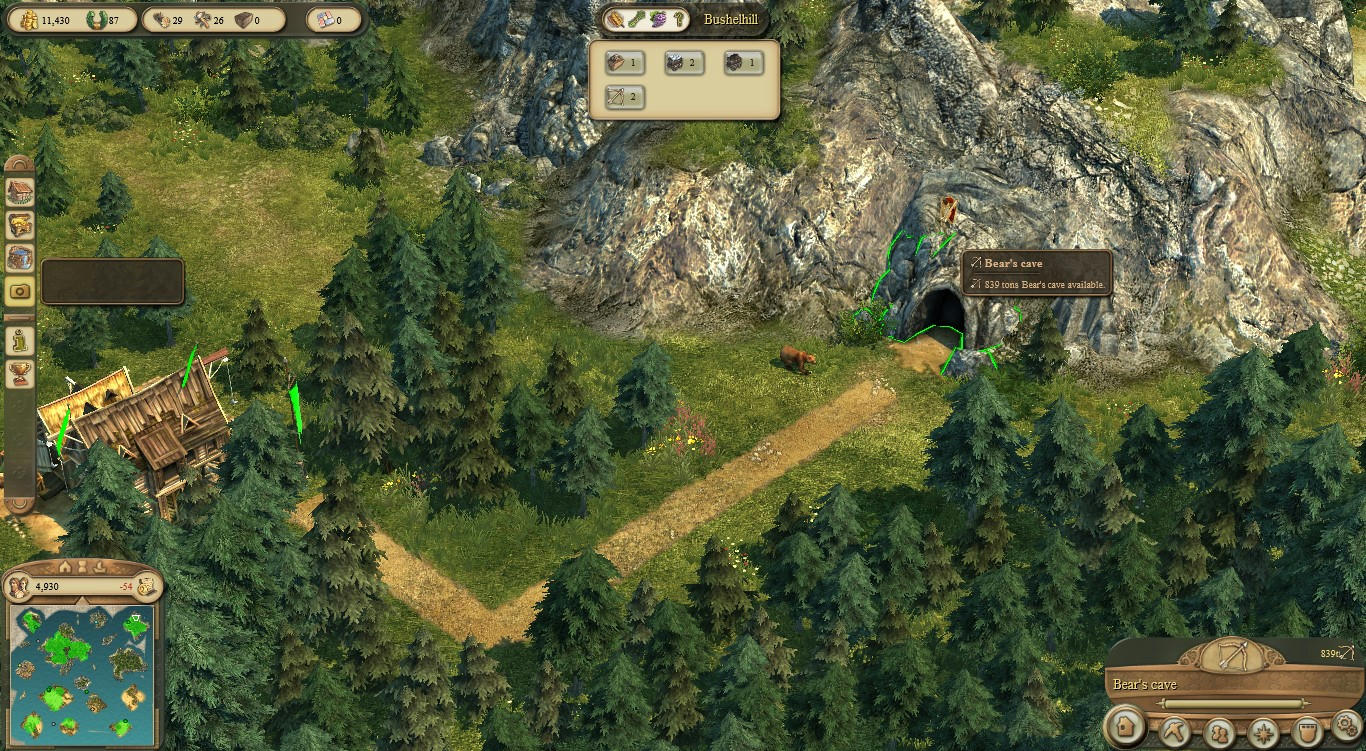This screenshot has height=751, width=1366.
Task: Select the house icon in left sidebar
Action: [20, 191]
